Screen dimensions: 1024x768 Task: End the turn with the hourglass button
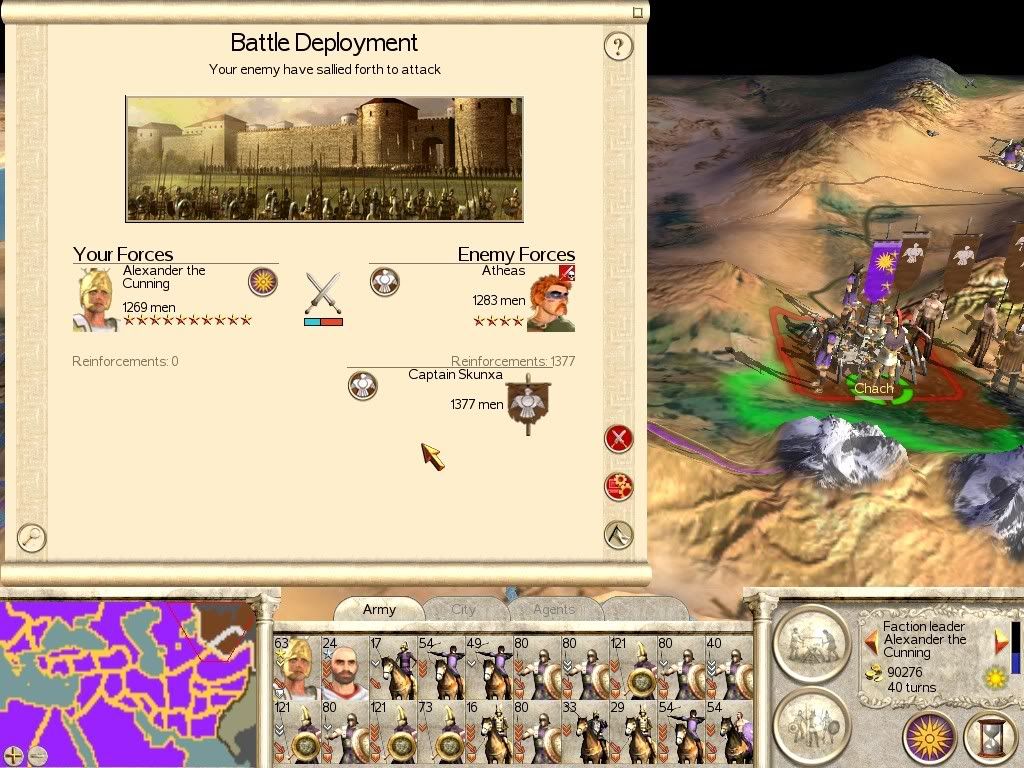click(990, 738)
